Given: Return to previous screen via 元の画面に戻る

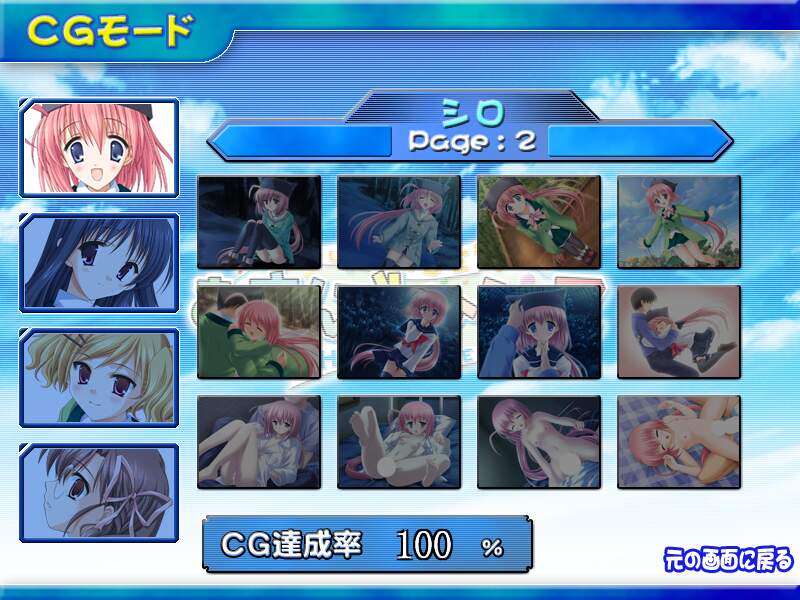Looking at the screenshot, I should (728, 558).
